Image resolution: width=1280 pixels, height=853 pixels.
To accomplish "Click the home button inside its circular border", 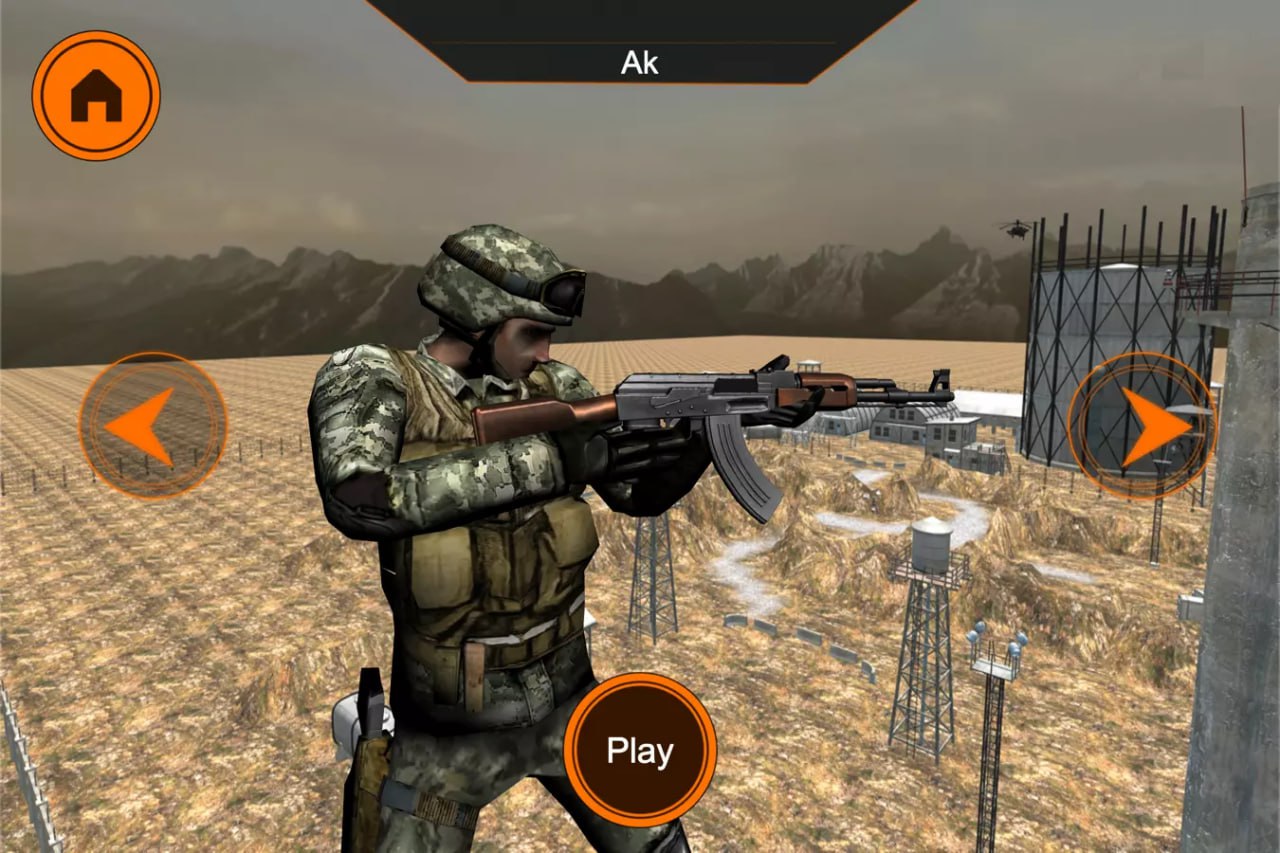I will click(x=95, y=95).
